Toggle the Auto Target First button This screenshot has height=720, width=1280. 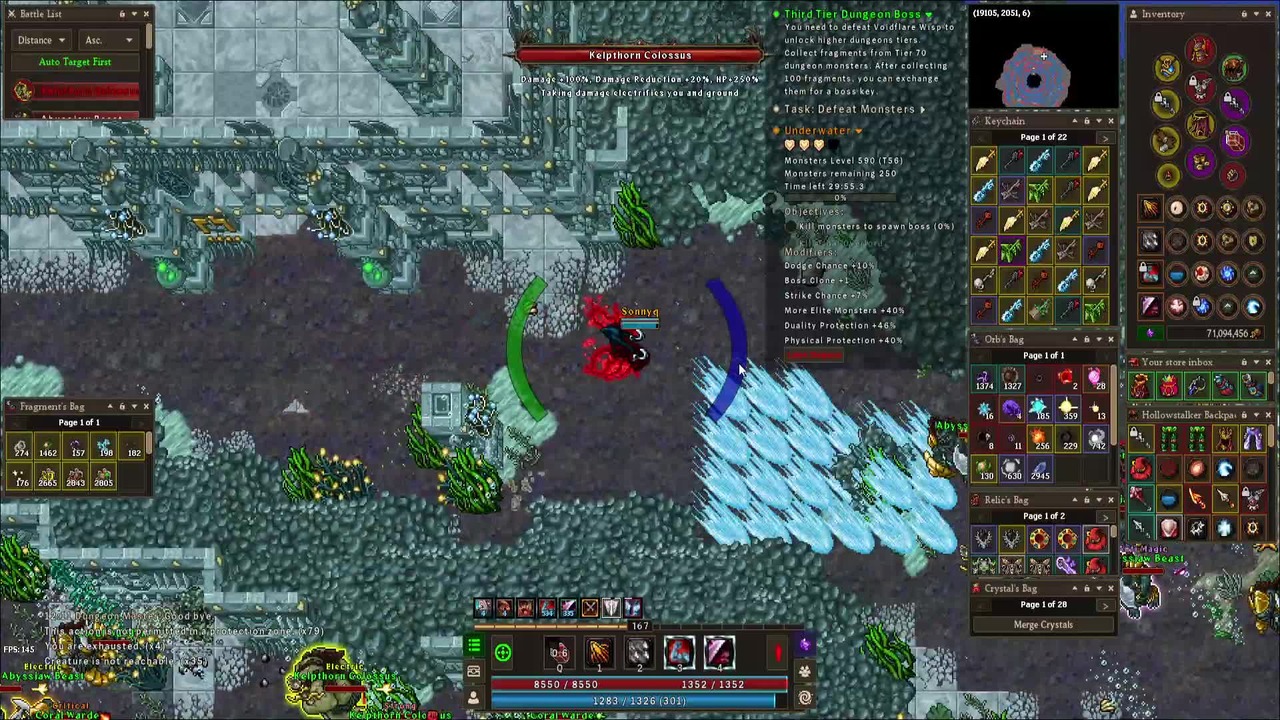pos(75,62)
